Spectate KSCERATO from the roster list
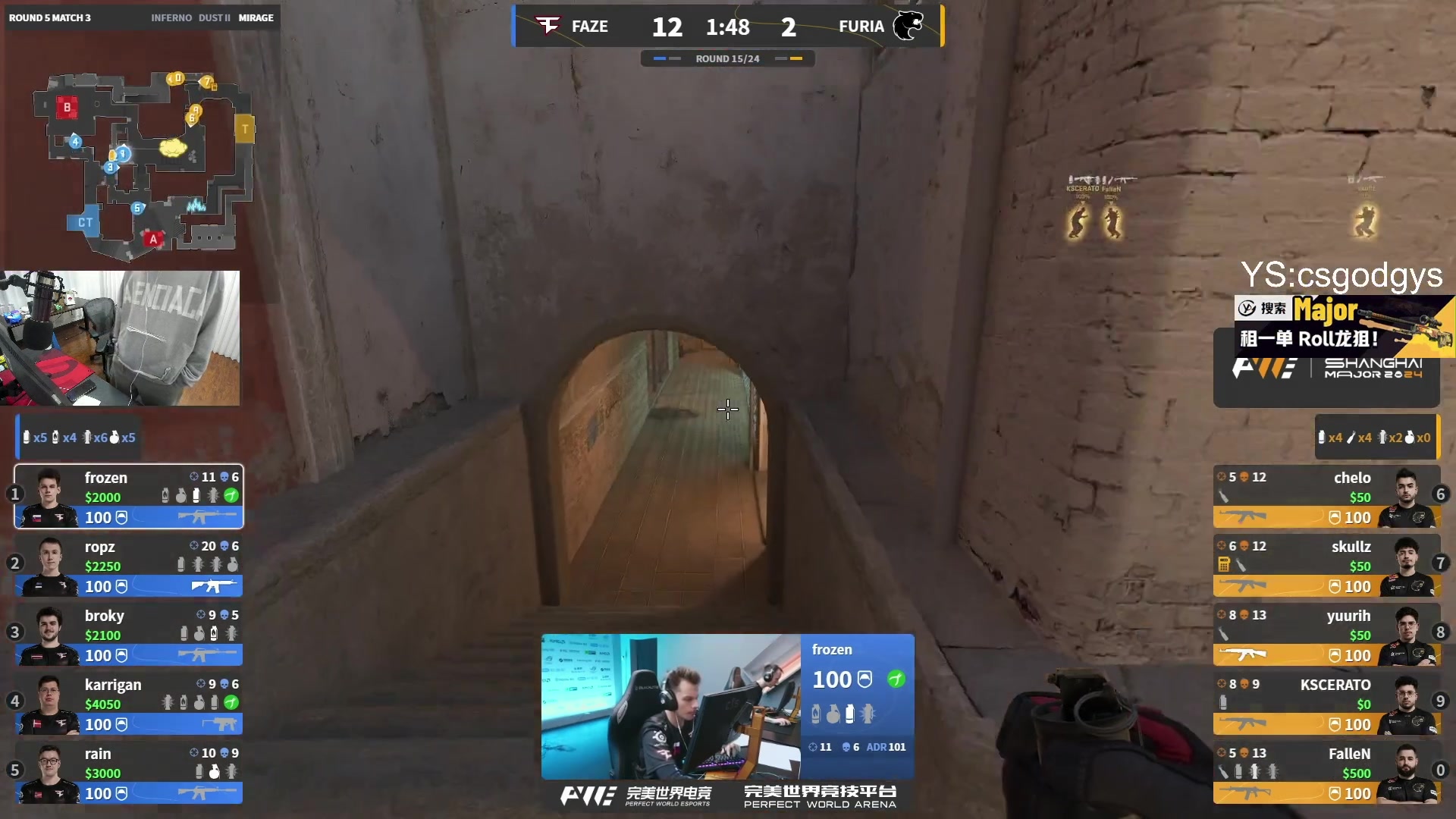Viewport: 1456px width, 819px height. coord(1326,704)
